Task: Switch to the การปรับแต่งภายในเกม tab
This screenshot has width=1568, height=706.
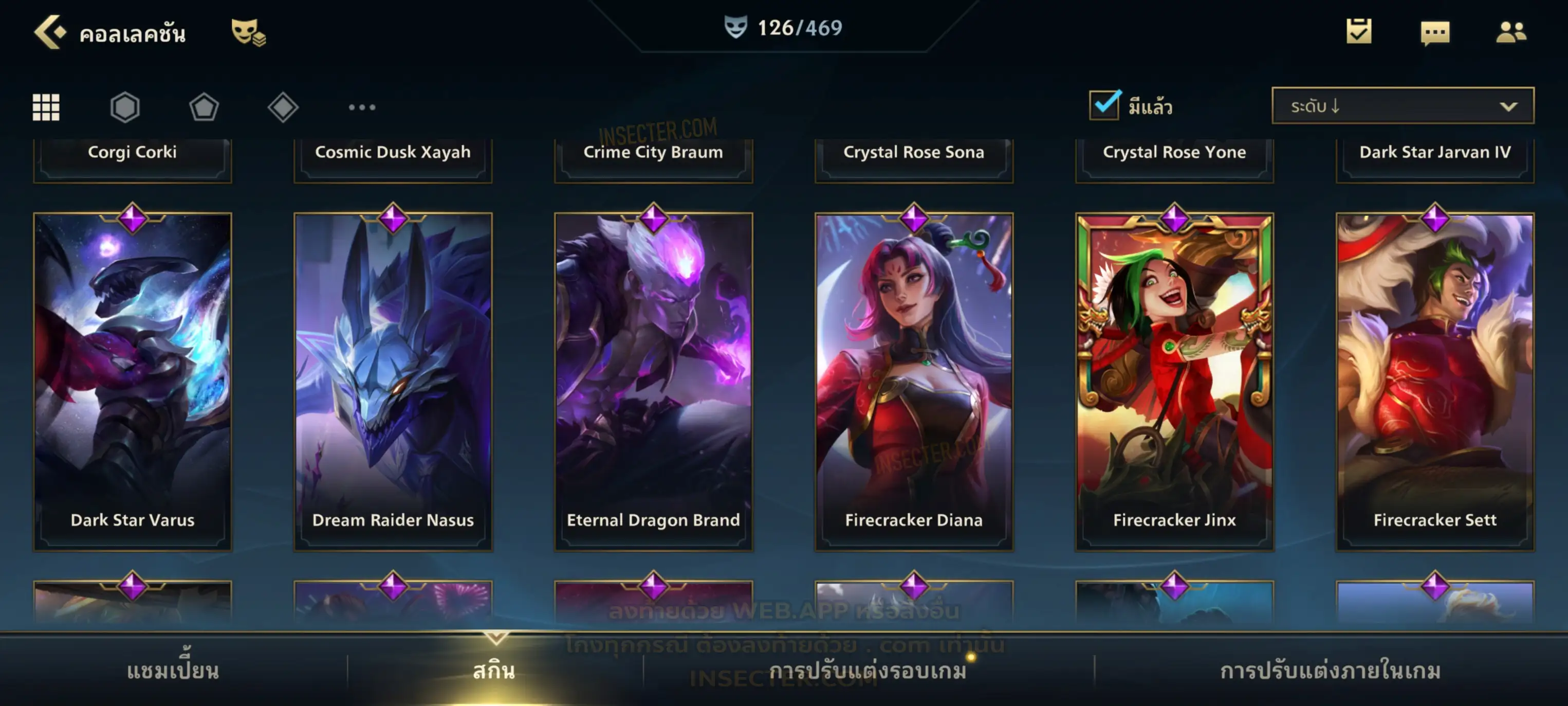Action: click(1330, 671)
